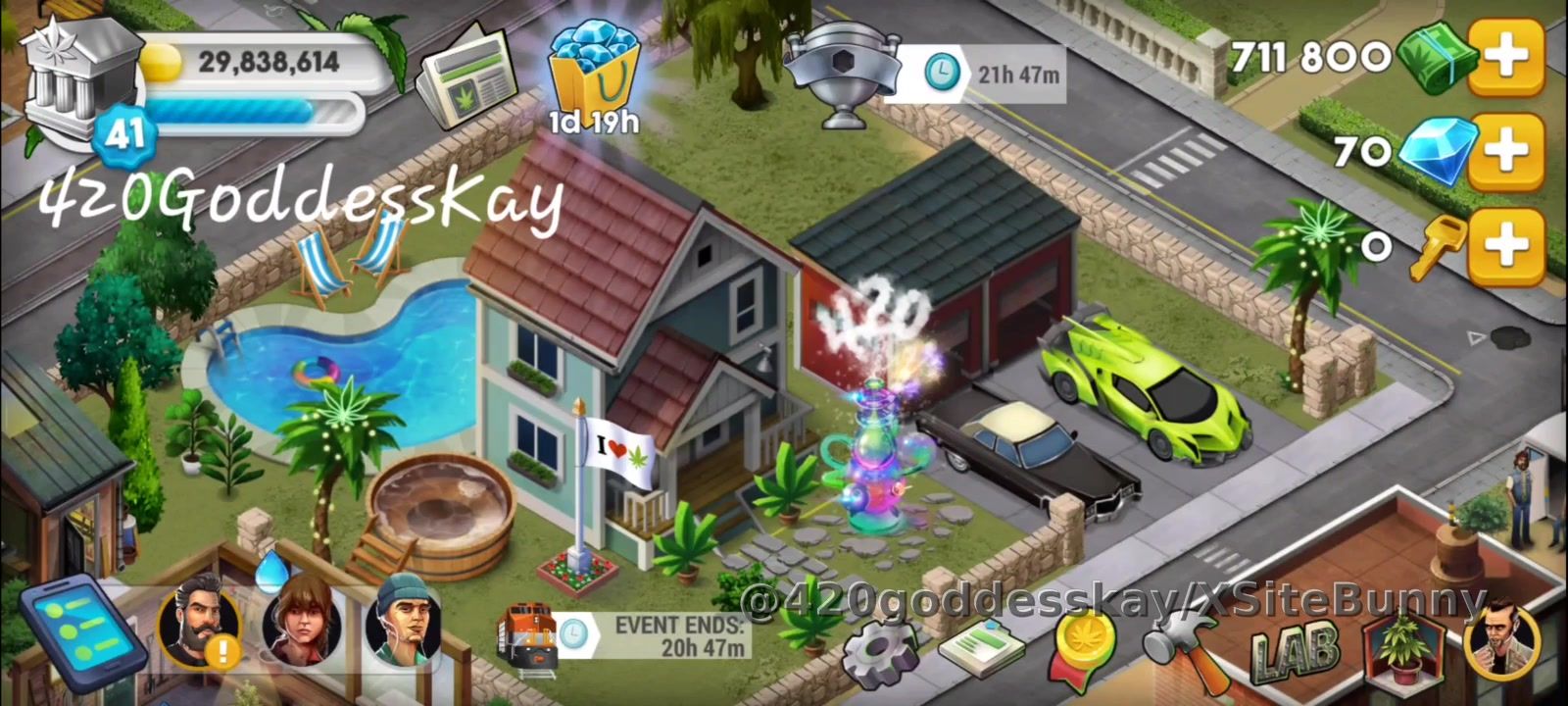1568x706 pixels.
Task: Add more keys with the plus button
Action: pyautogui.click(x=1506, y=244)
